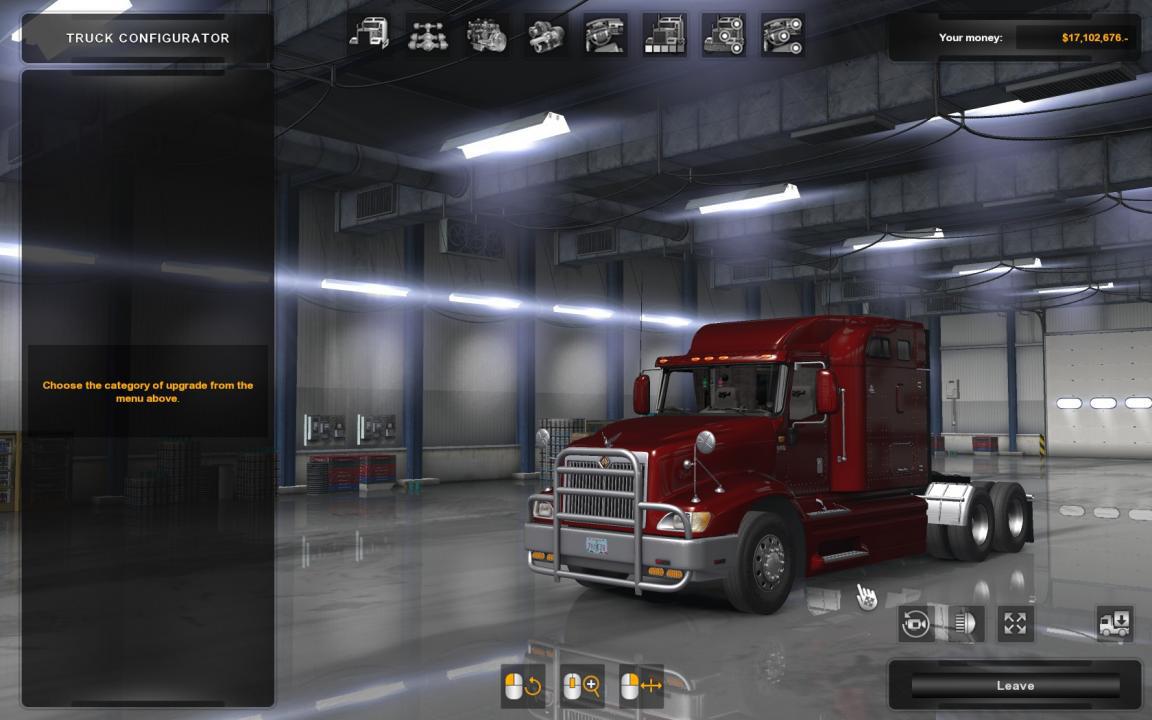Open the cabin upgrade category
1152x720 pixels.
click(x=369, y=36)
